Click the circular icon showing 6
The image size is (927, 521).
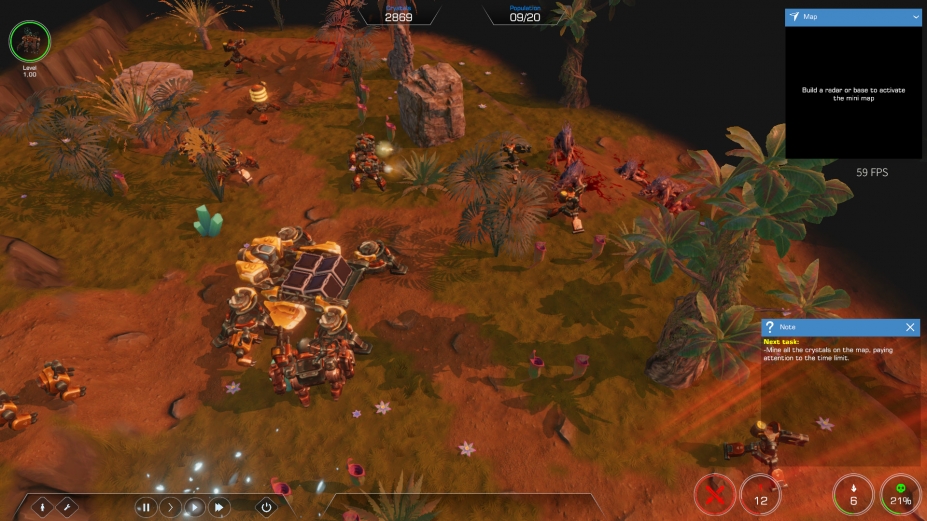point(853,494)
